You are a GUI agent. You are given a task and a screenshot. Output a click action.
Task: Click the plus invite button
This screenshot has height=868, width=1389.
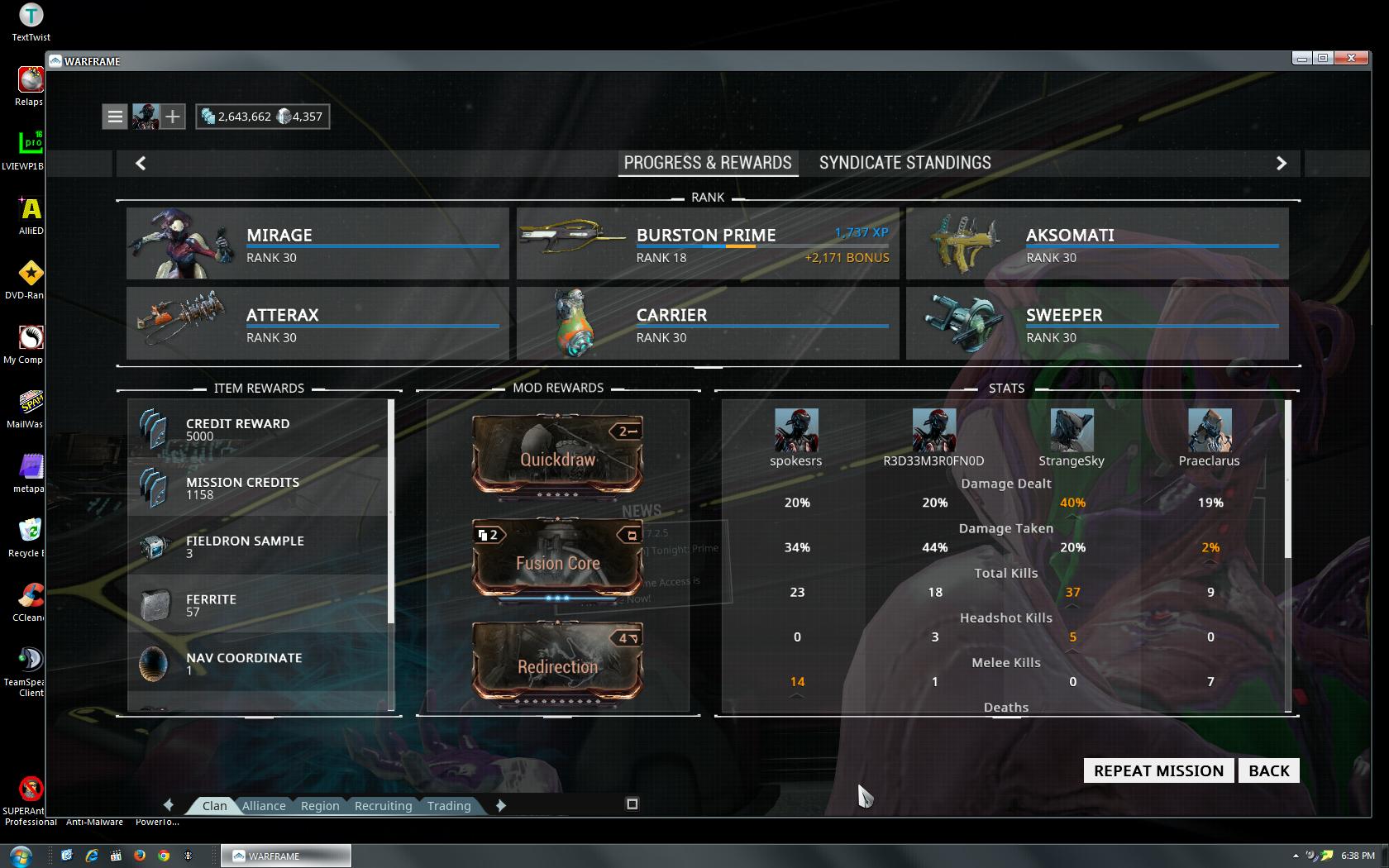point(172,117)
